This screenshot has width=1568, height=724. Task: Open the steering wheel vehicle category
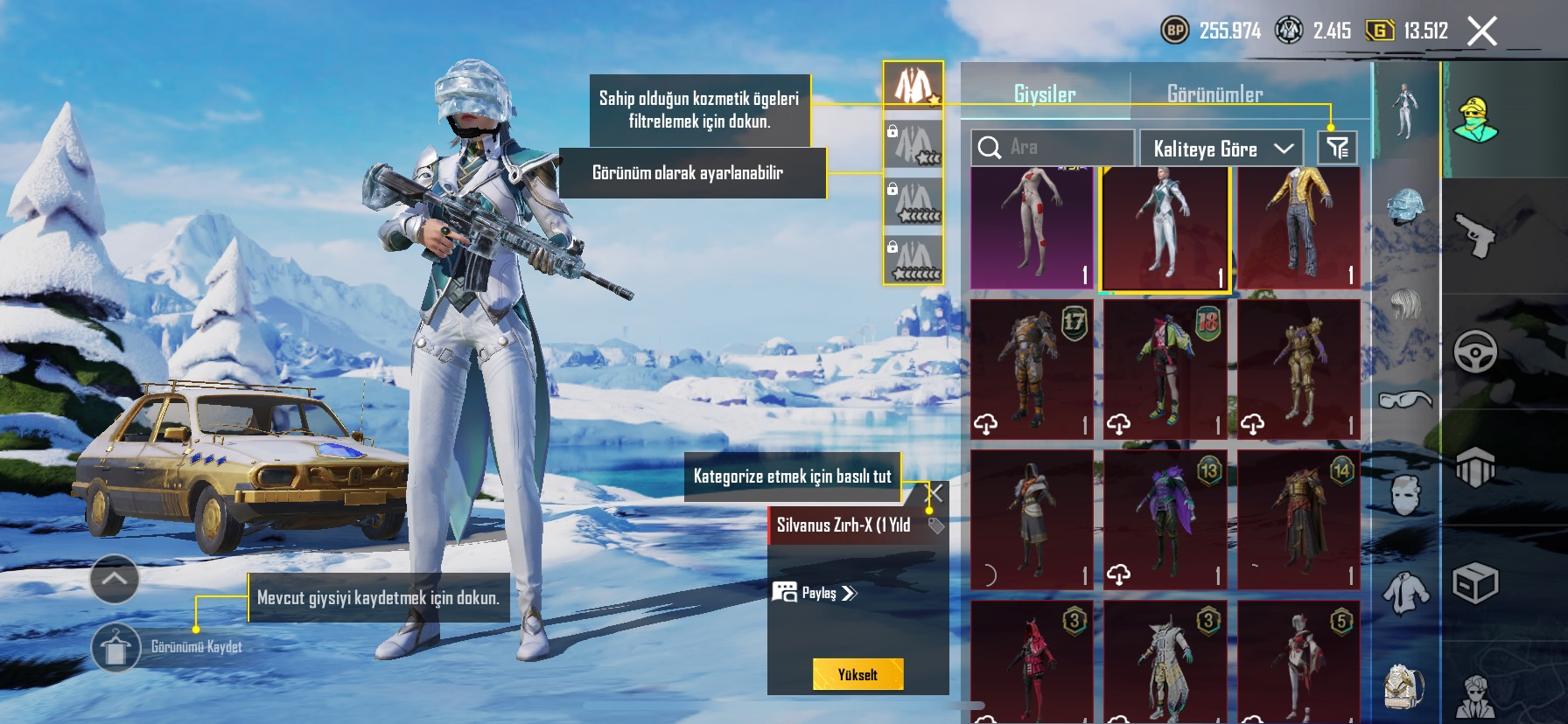(1475, 352)
